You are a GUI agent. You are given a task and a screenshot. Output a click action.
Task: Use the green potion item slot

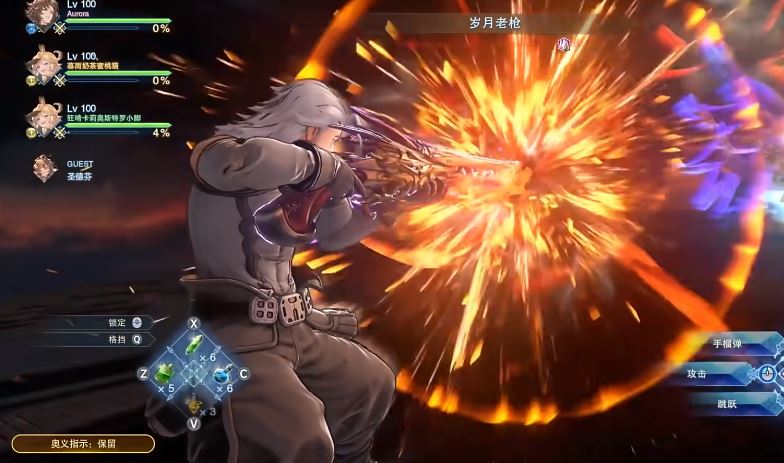(x=166, y=374)
